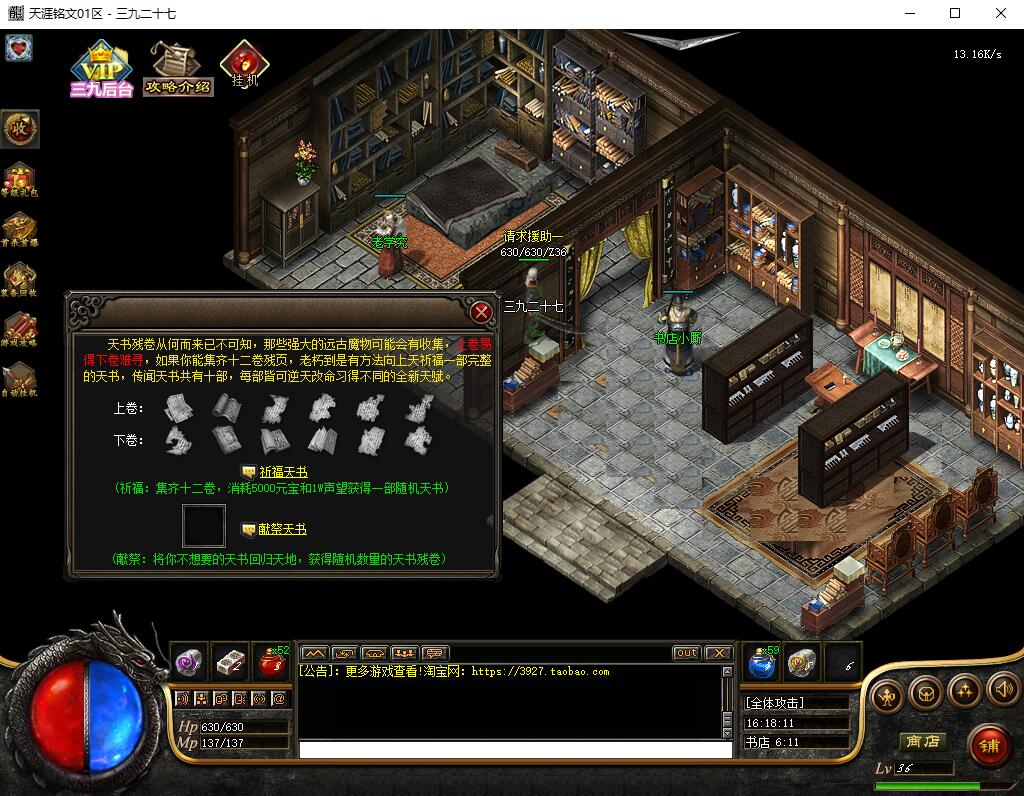Open the 商店 shop
This screenshot has width=1024, height=796.
[921, 741]
